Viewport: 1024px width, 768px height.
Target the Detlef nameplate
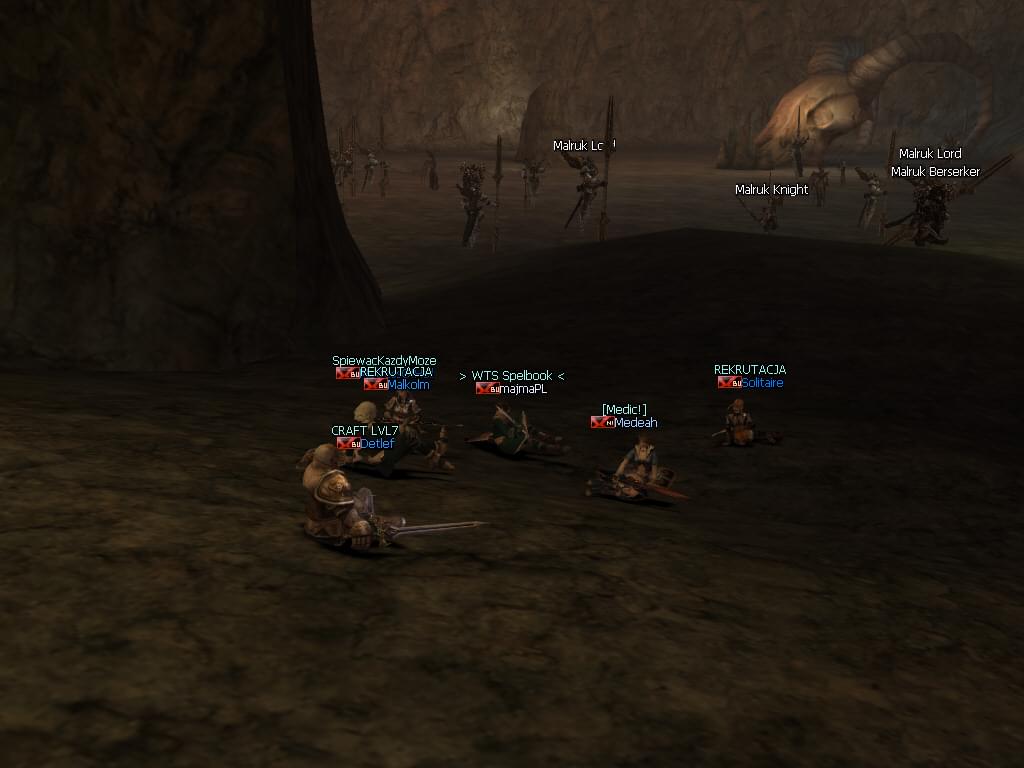(377, 443)
